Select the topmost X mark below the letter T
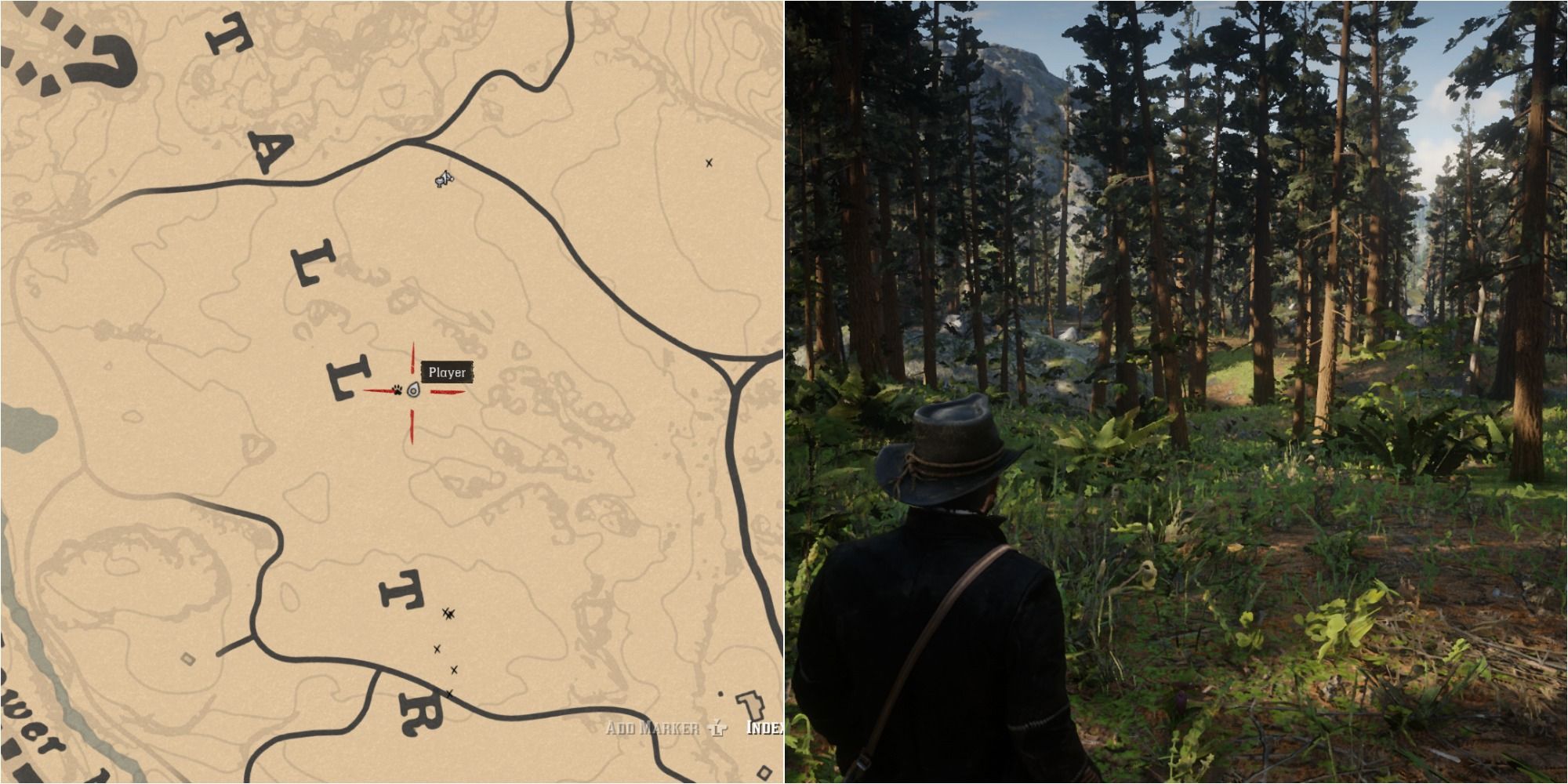The width and height of the screenshot is (1568, 784). coord(447,614)
